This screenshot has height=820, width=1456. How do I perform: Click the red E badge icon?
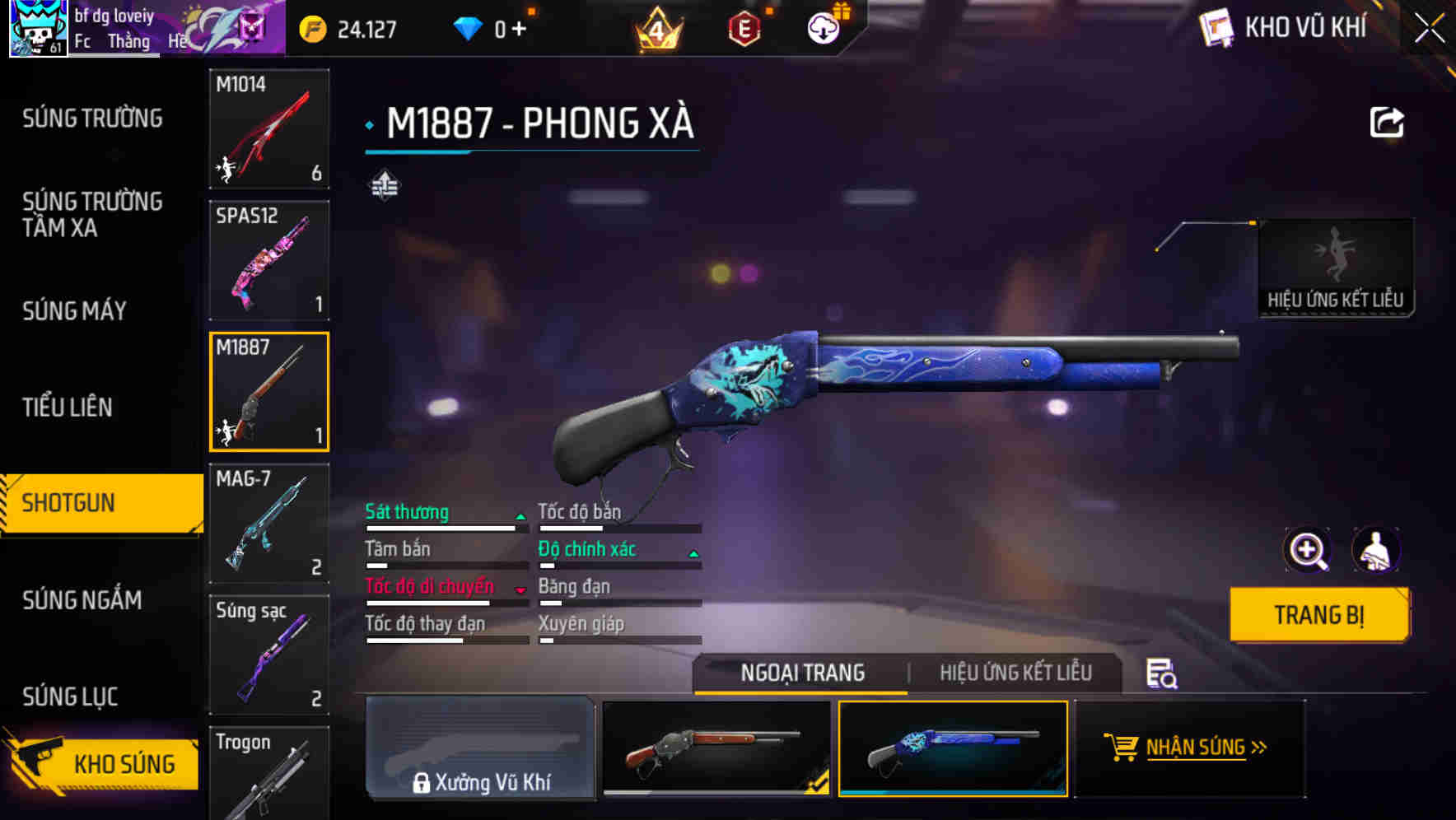click(x=744, y=27)
